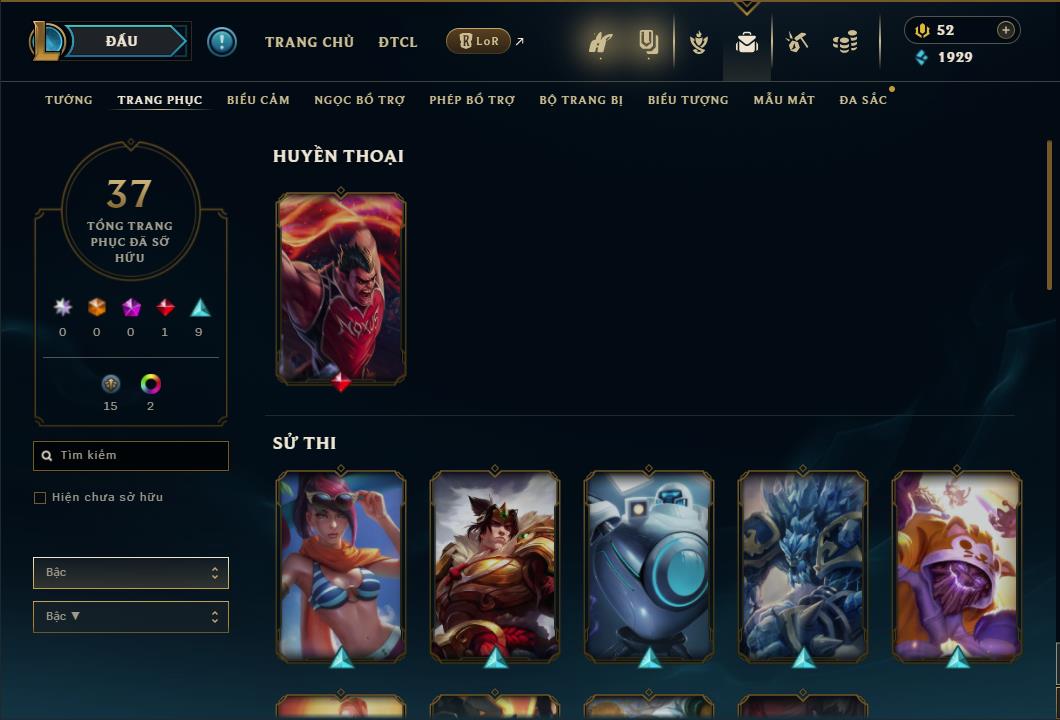Switch to the TƯỚNG tab
1060x720 pixels.
pos(69,100)
